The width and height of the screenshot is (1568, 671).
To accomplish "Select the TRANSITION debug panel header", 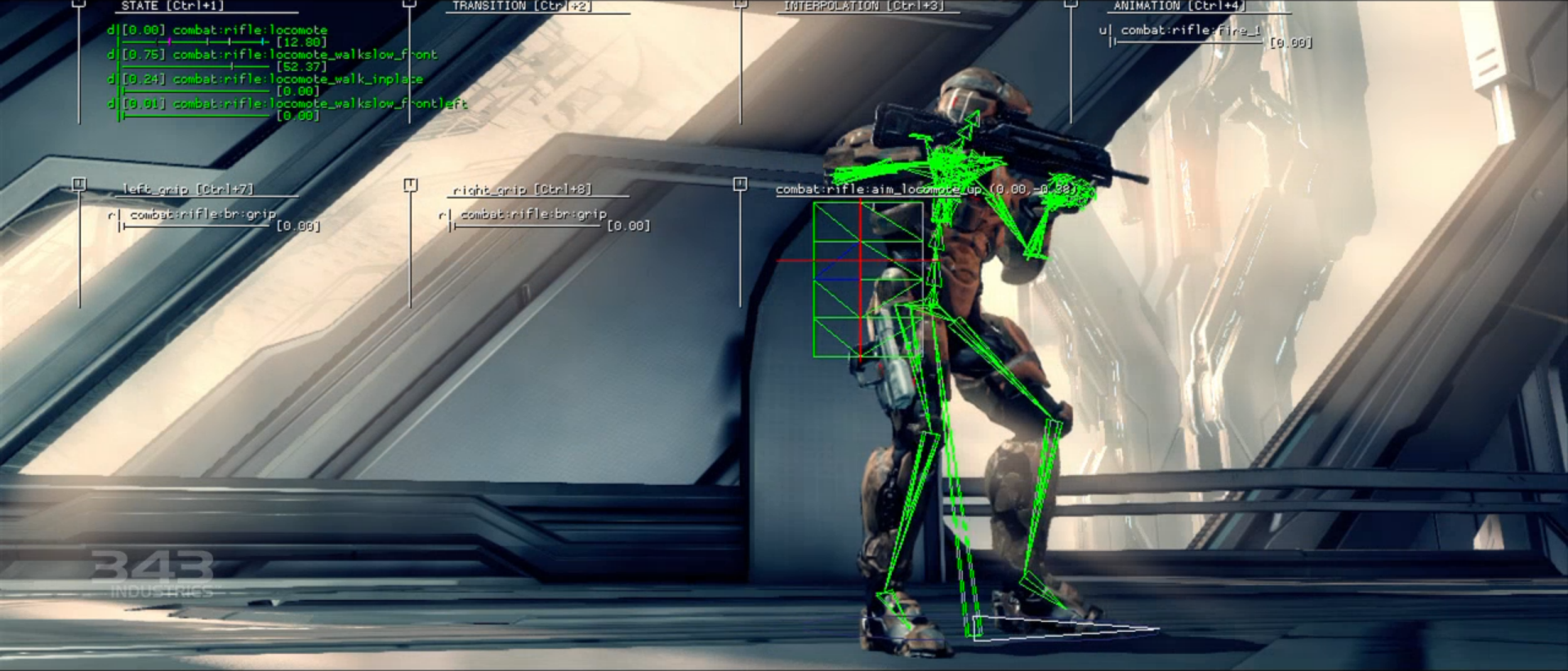I will pos(522,6).
